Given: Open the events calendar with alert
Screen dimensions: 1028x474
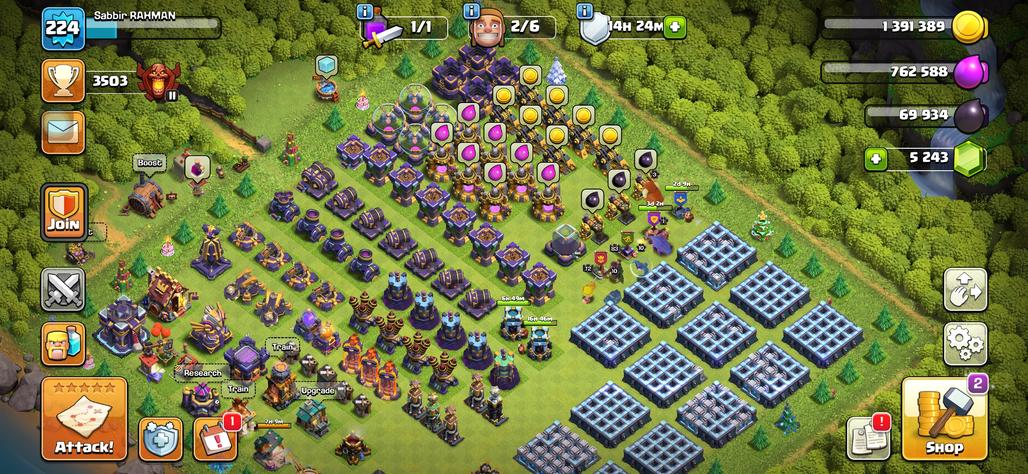Looking at the screenshot, I should (215, 438).
